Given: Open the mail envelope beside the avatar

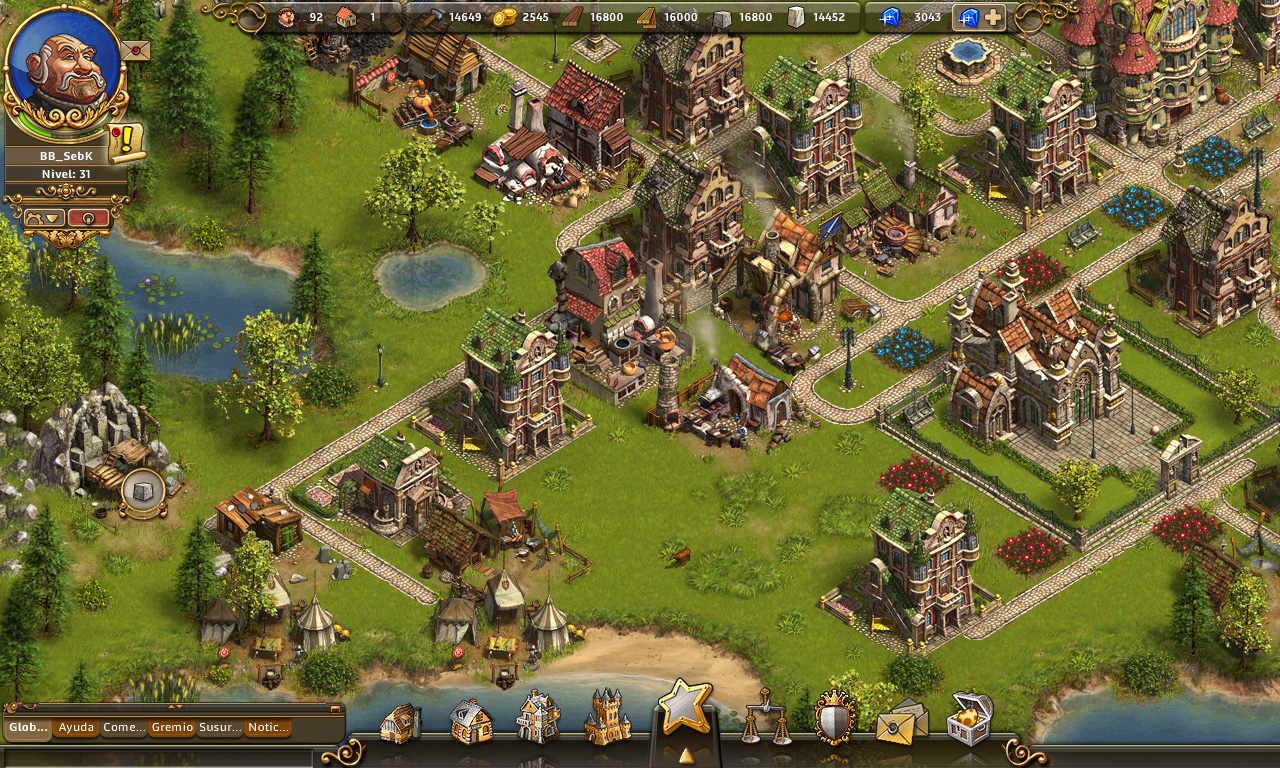Looking at the screenshot, I should click(135, 50).
